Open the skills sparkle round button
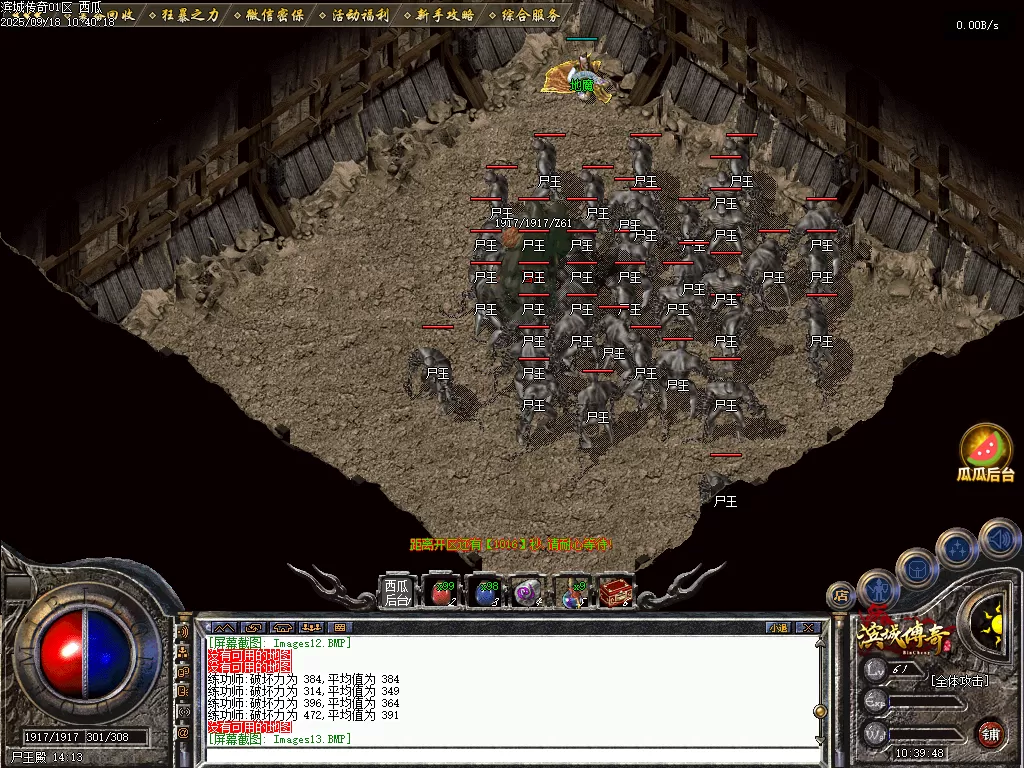The width and height of the screenshot is (1024, 768). 956,548
